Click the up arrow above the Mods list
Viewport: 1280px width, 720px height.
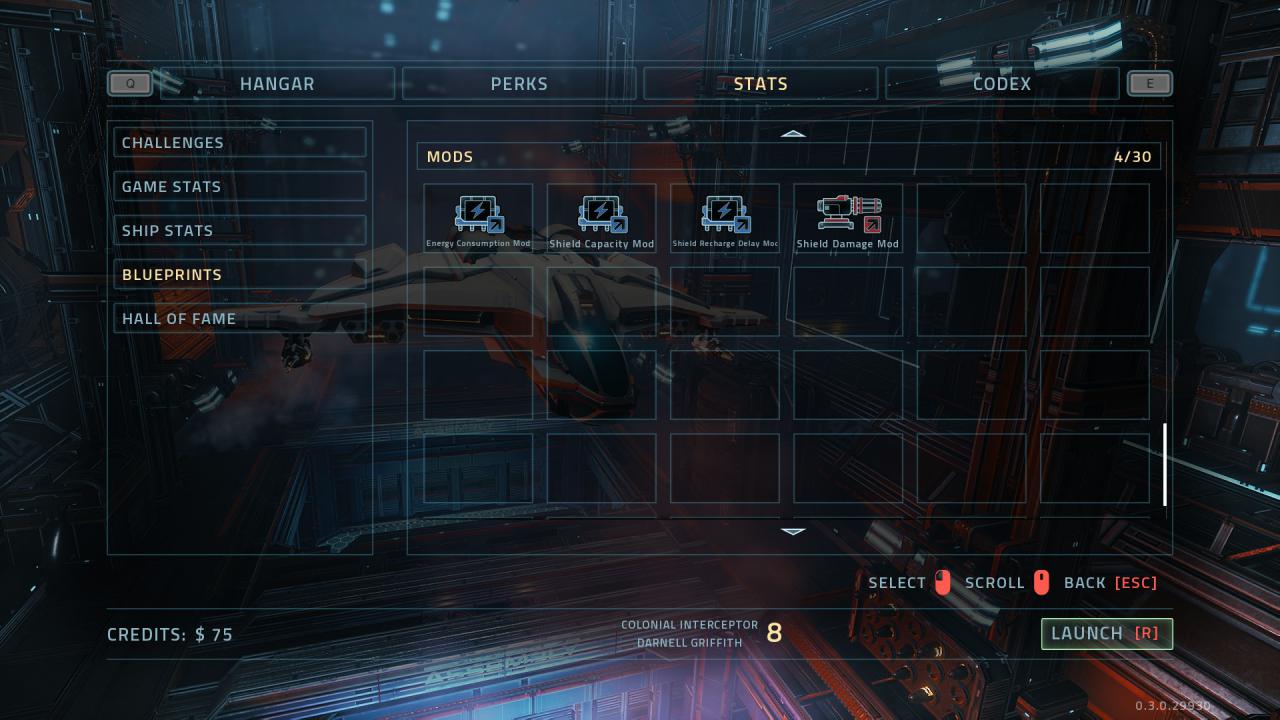793,133
